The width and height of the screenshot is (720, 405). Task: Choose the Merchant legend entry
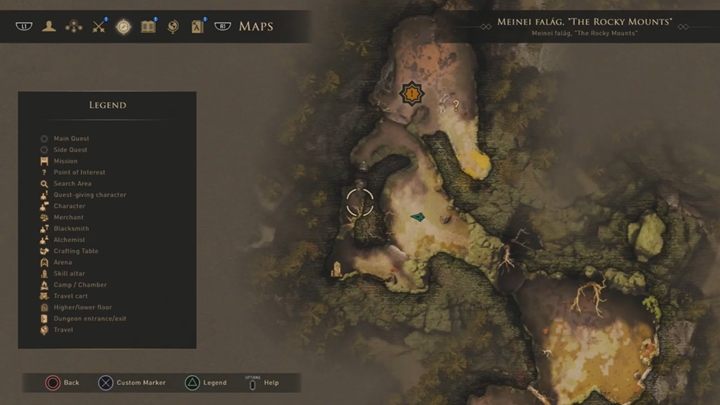point(68,217)
